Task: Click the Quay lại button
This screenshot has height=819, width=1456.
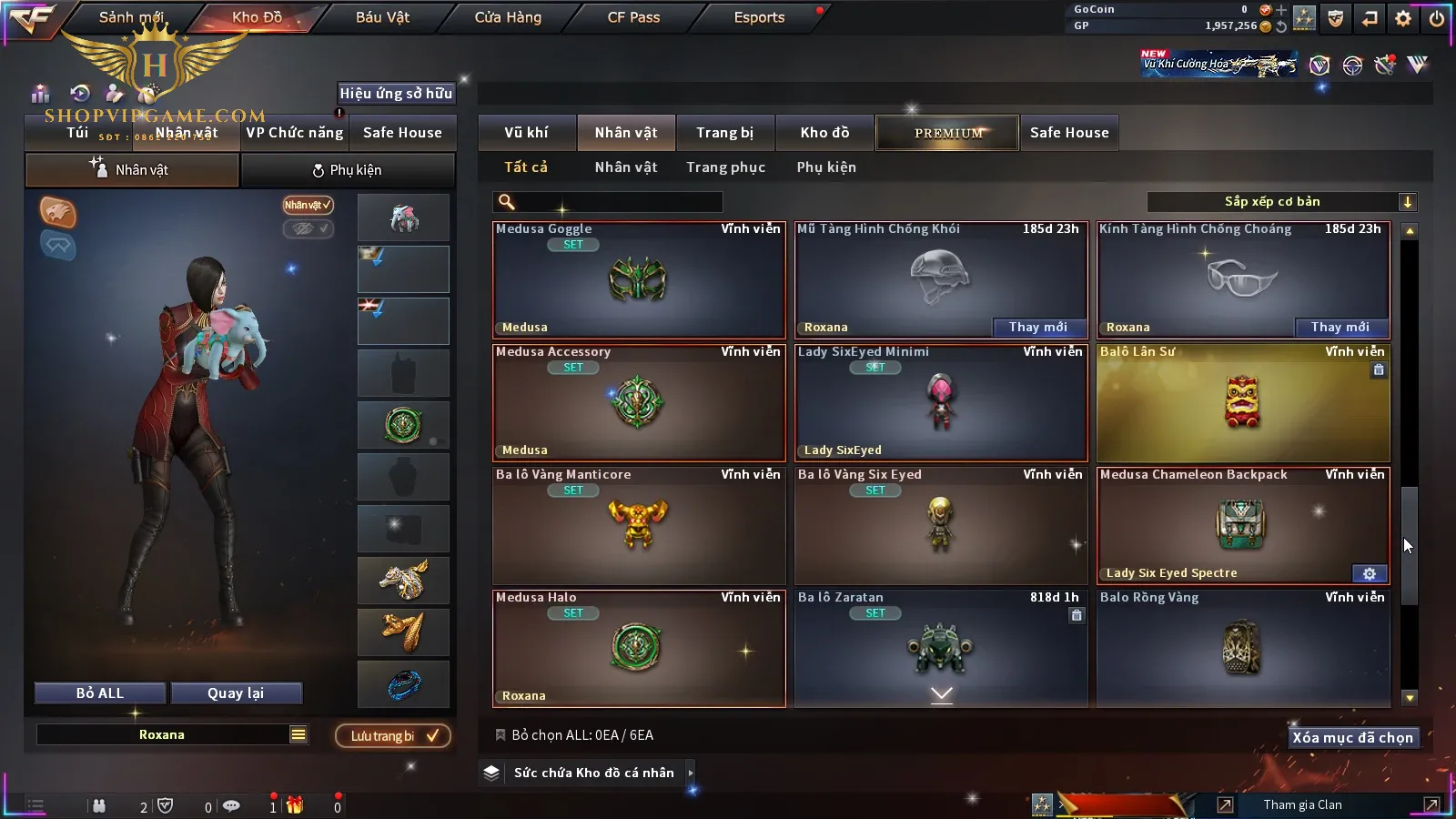Action: [x=236, y=693]
